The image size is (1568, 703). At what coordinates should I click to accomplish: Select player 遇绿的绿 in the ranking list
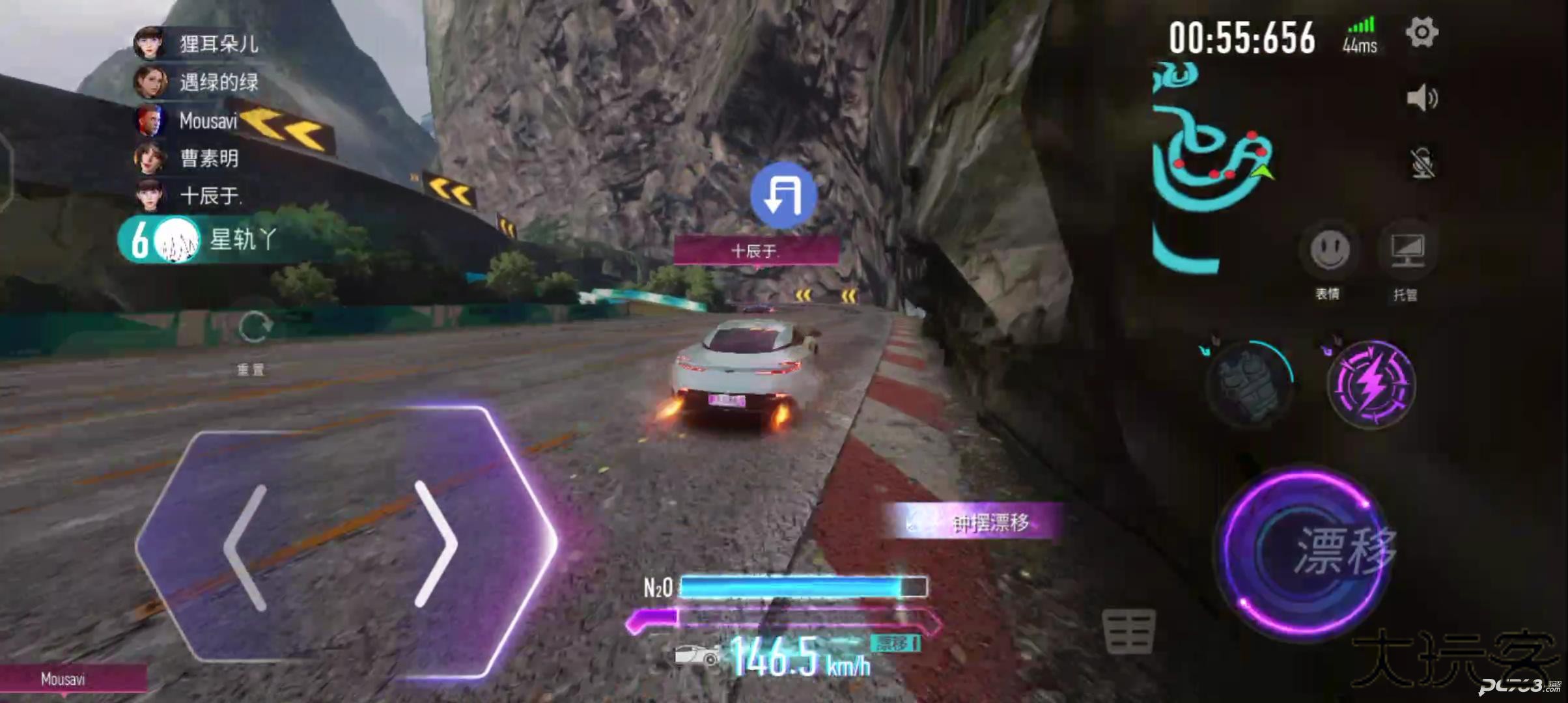199,82
